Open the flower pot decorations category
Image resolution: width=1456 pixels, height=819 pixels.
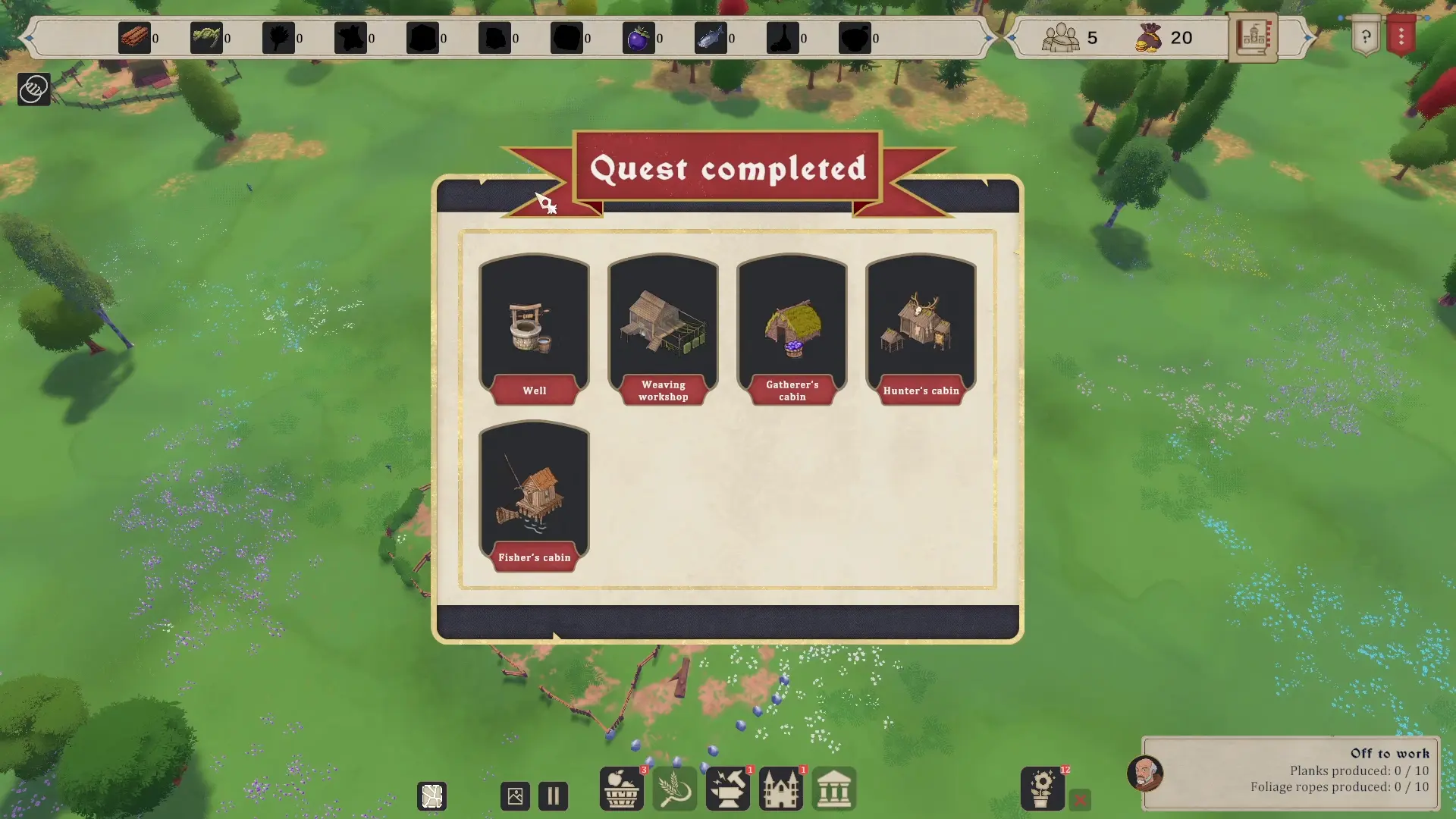[1042, 789]
